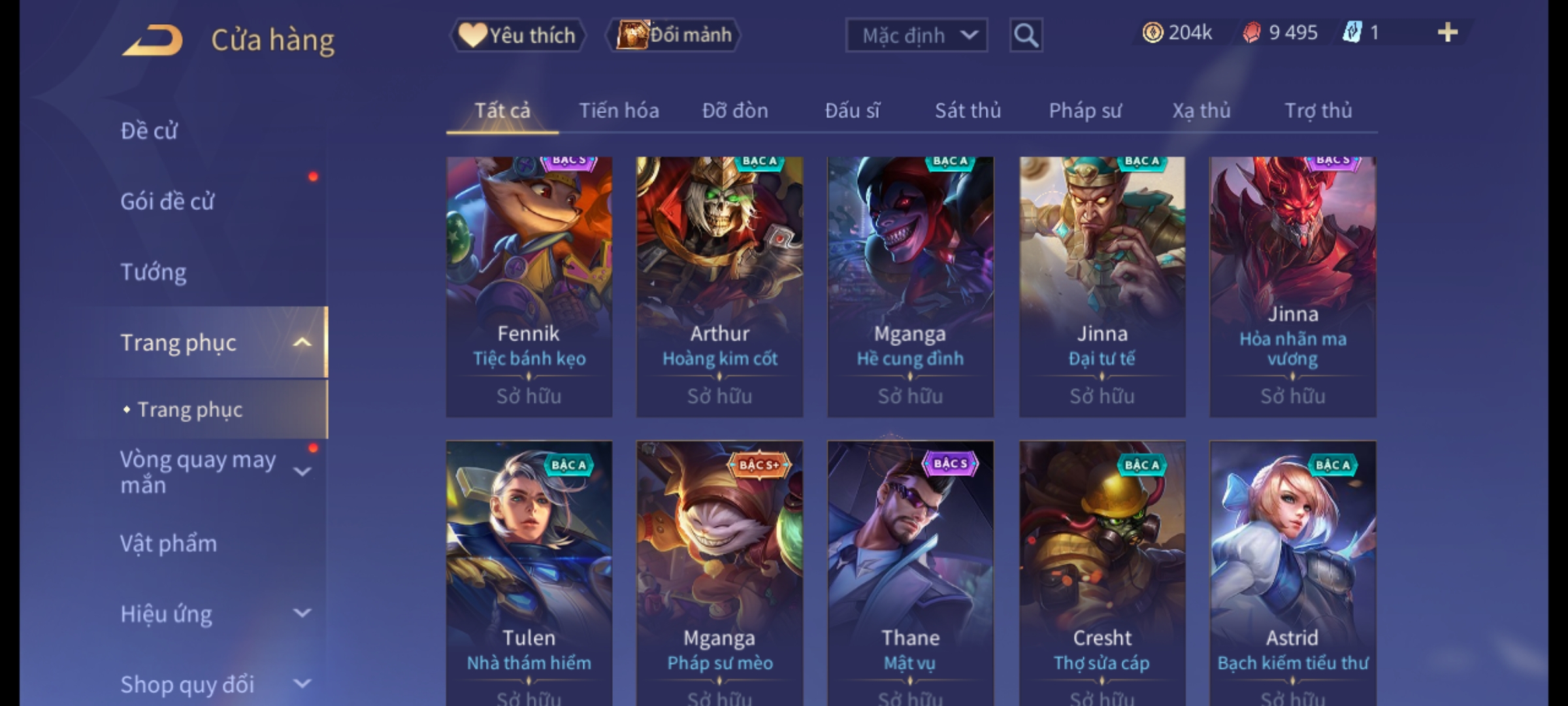Choose the Trợ thủ tab

(x=1318, y=111)
